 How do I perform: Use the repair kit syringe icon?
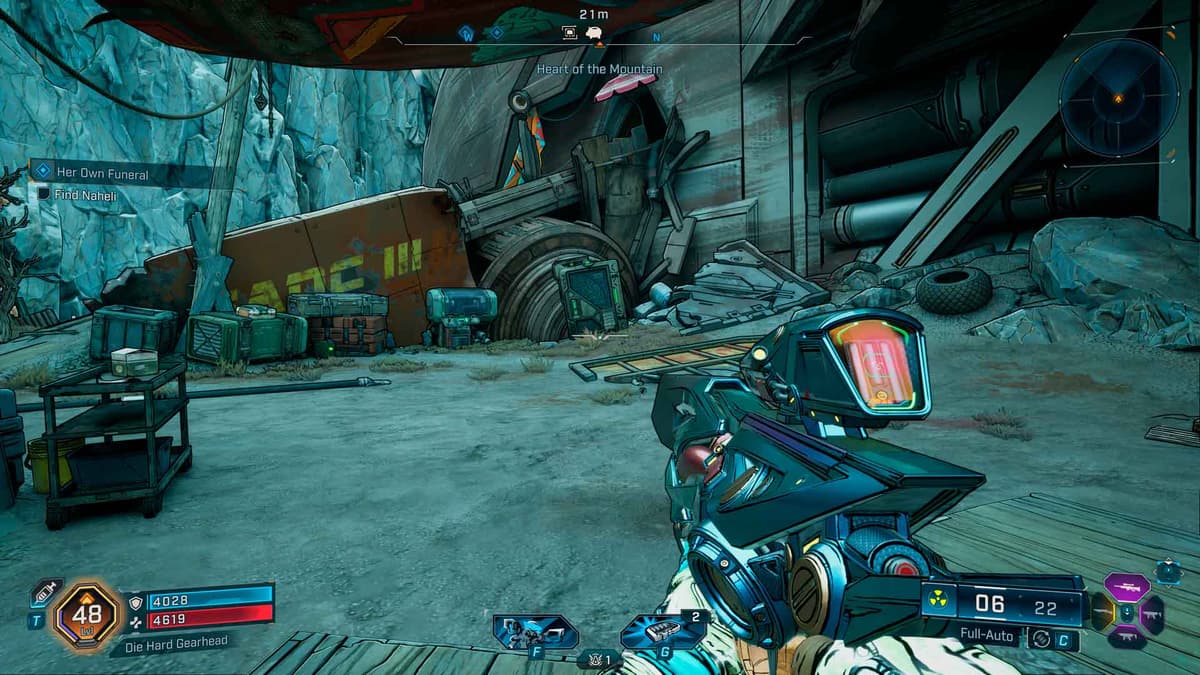[x=46, y=592]
